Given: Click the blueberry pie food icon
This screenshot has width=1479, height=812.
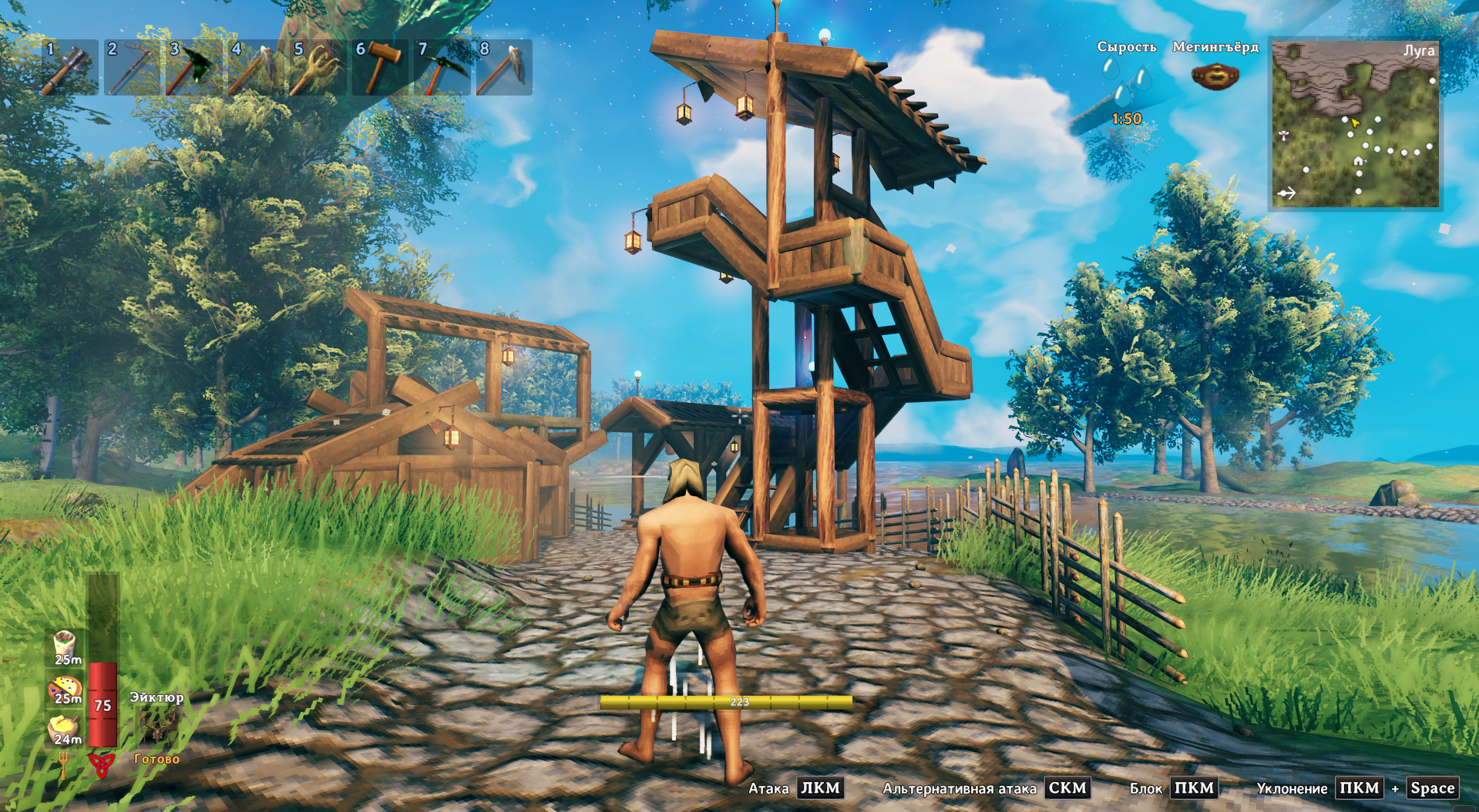Looking at the screenshot, I should (65, 688).
